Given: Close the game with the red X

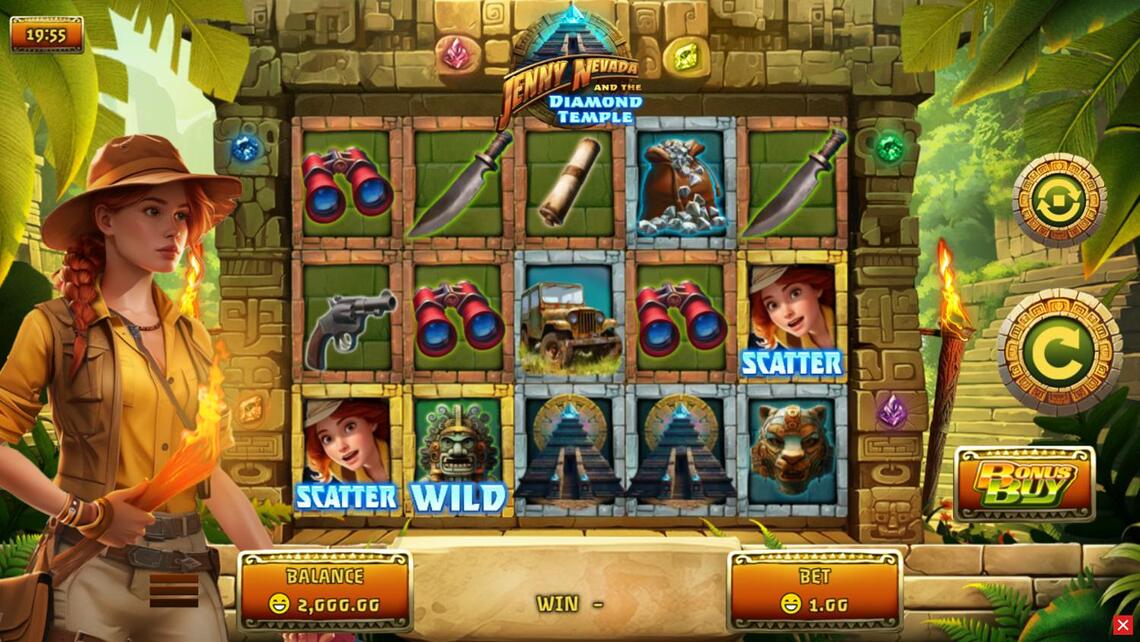Looking at the screenshot, I should 1123,625.
